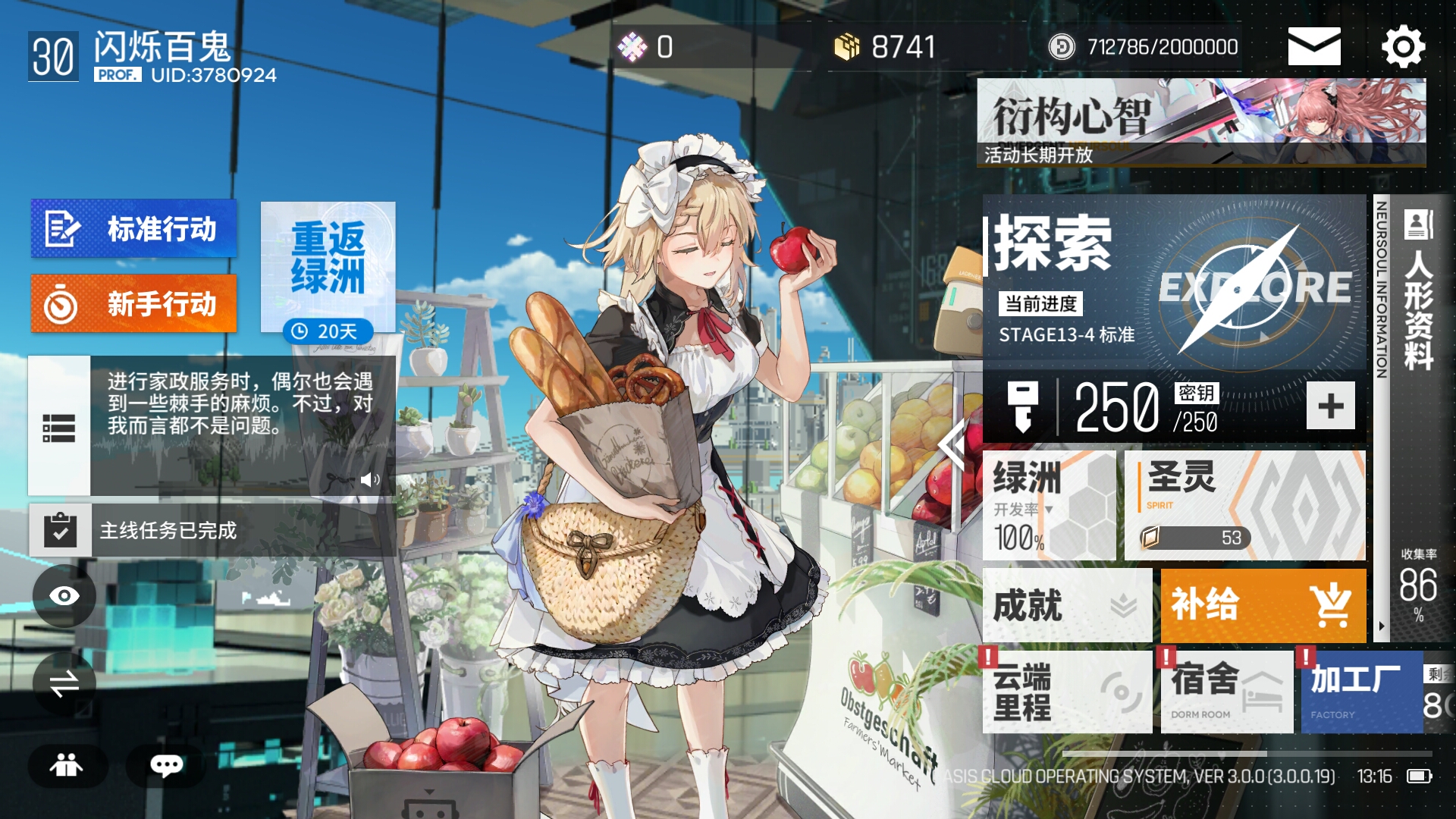Viewport: 1456px width, 819px height.
Task: Open the 人形资料 Neurosoul Information tab
Action: pyautogui.click(x=1418, y=303)
